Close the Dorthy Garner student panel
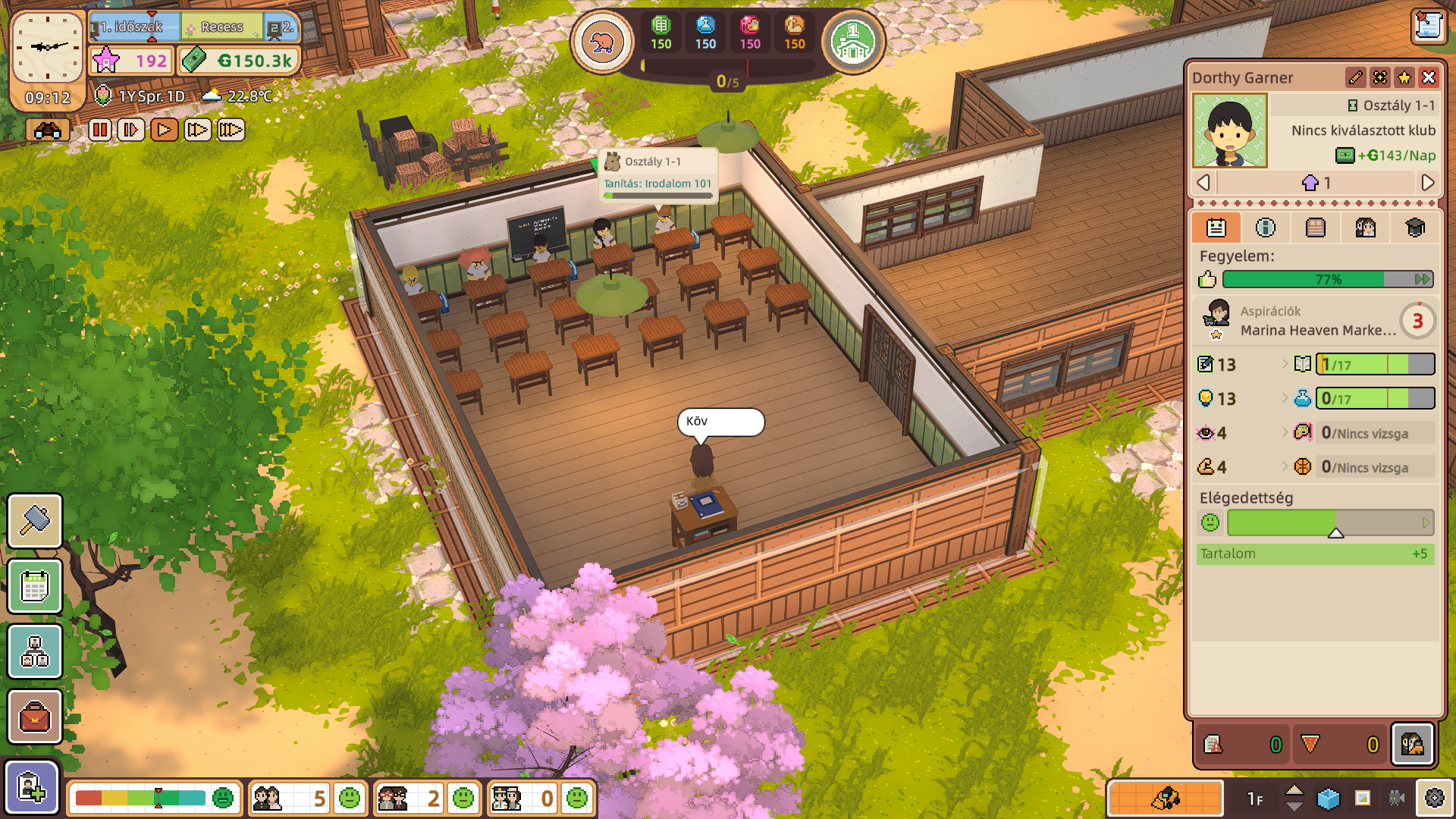The height and width of the screenshot is (819, 1456). point(1429,77)
